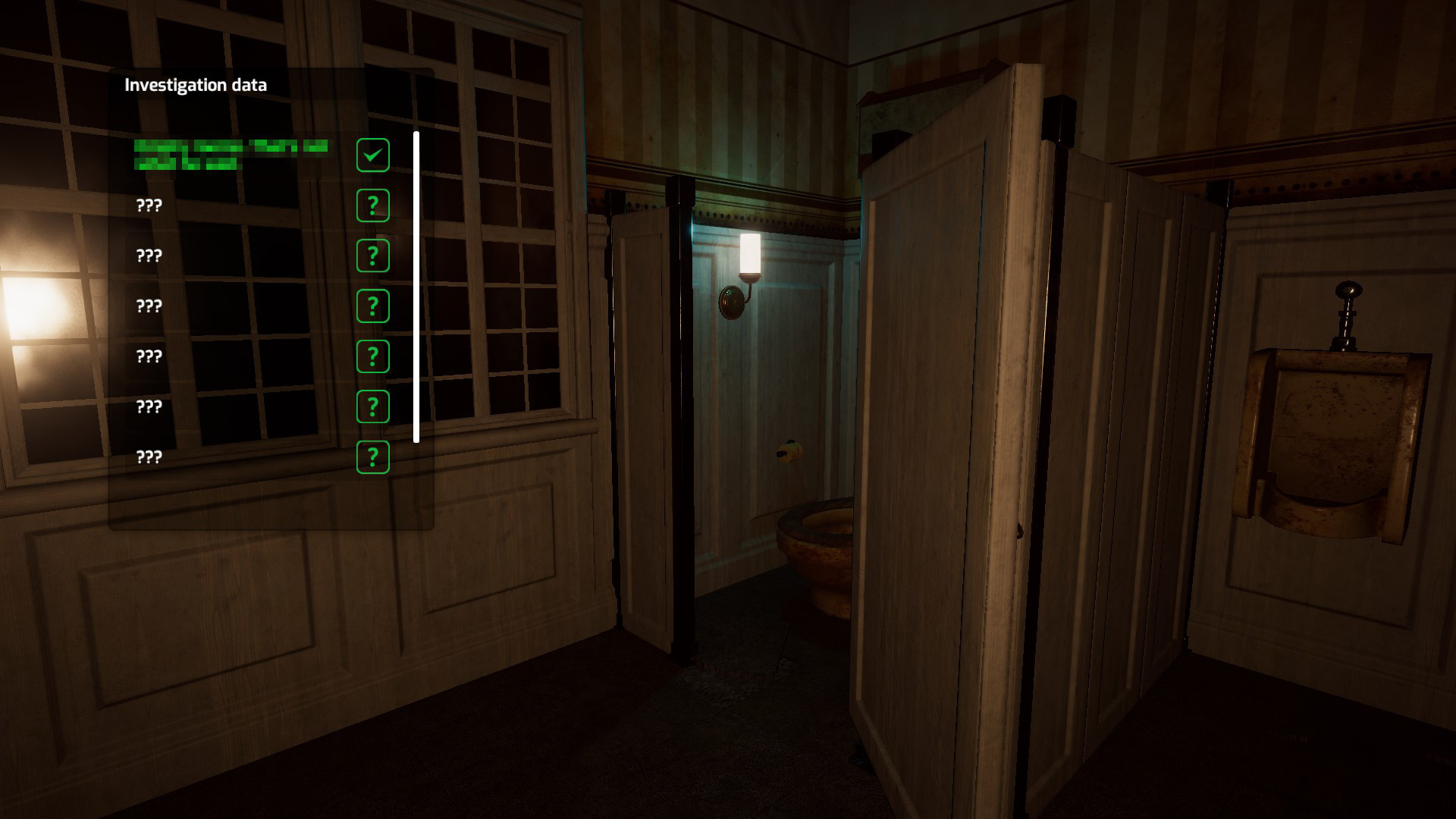1456x819 pixels.
Task: Click the first ??? objective label
Action: (149, 205)
